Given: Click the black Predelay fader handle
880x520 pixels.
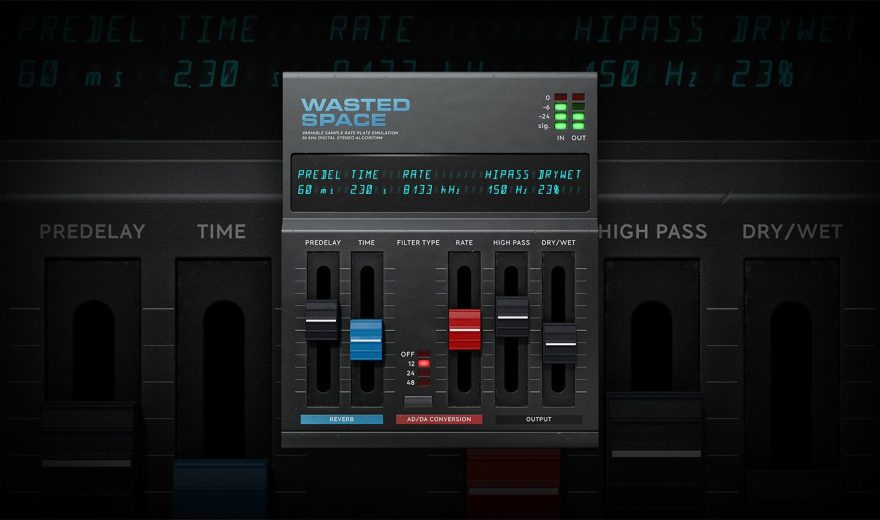Looking at the screenshot, I should point(322,320).
